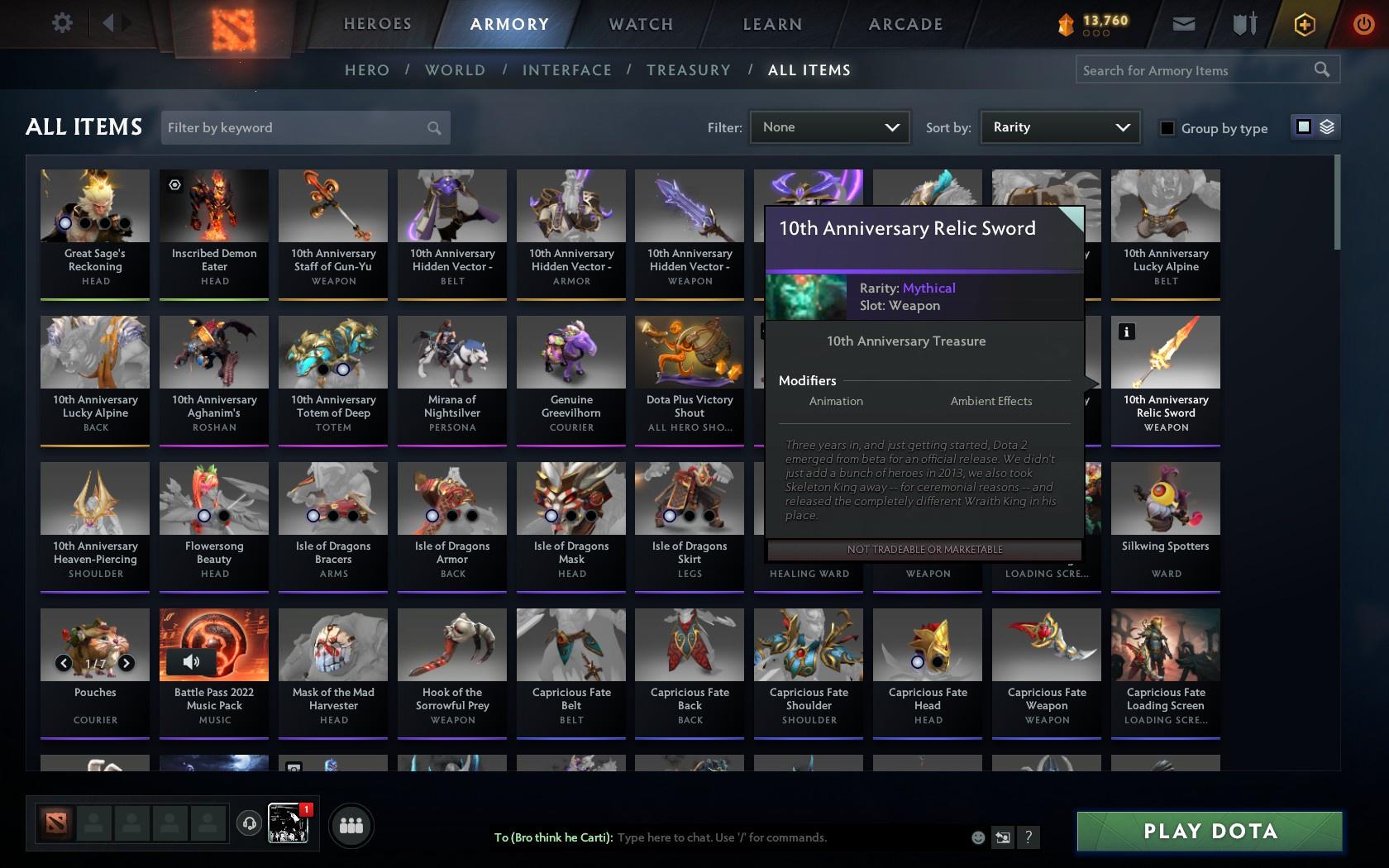Enable the Group by type checkbox

(x=1167, y=128)
